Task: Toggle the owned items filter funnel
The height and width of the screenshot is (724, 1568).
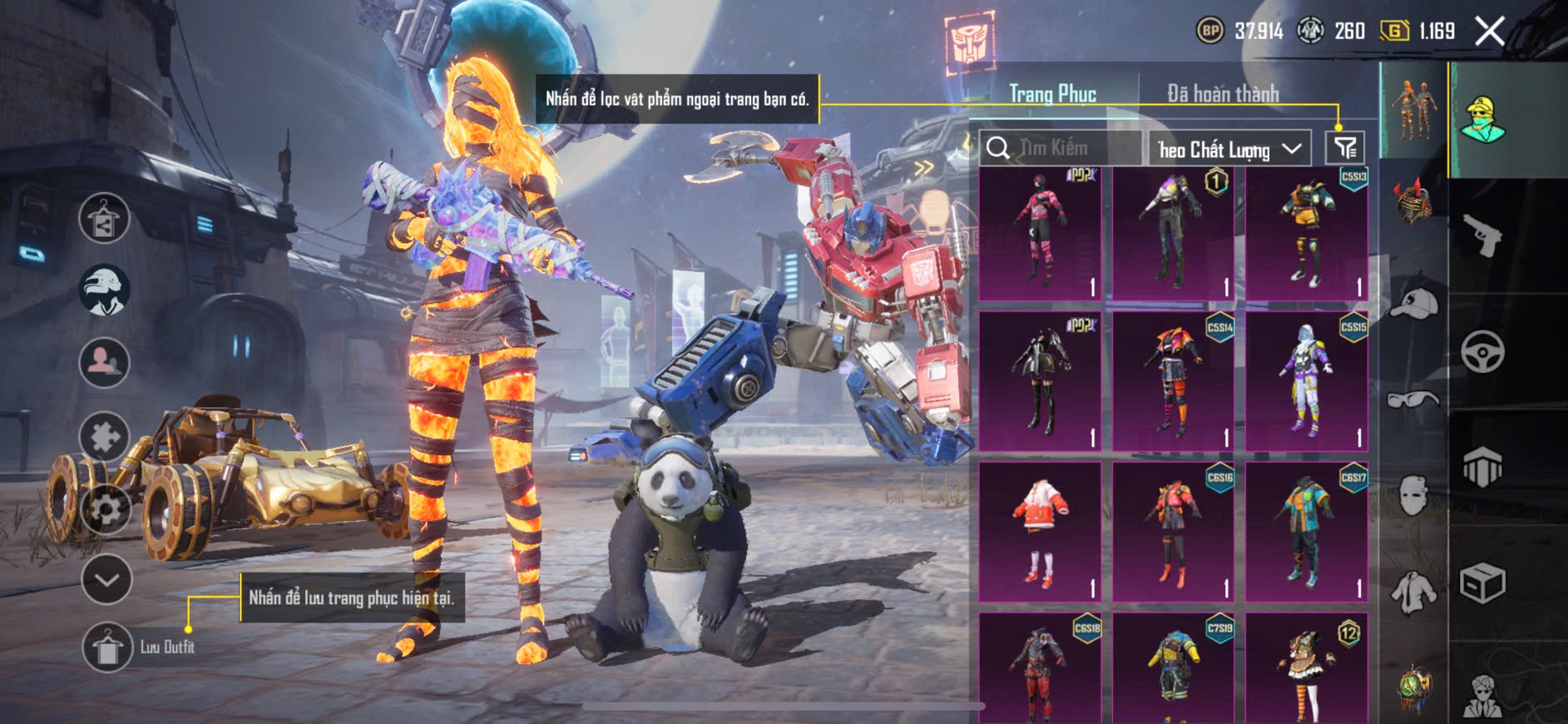Action: 1345,148
